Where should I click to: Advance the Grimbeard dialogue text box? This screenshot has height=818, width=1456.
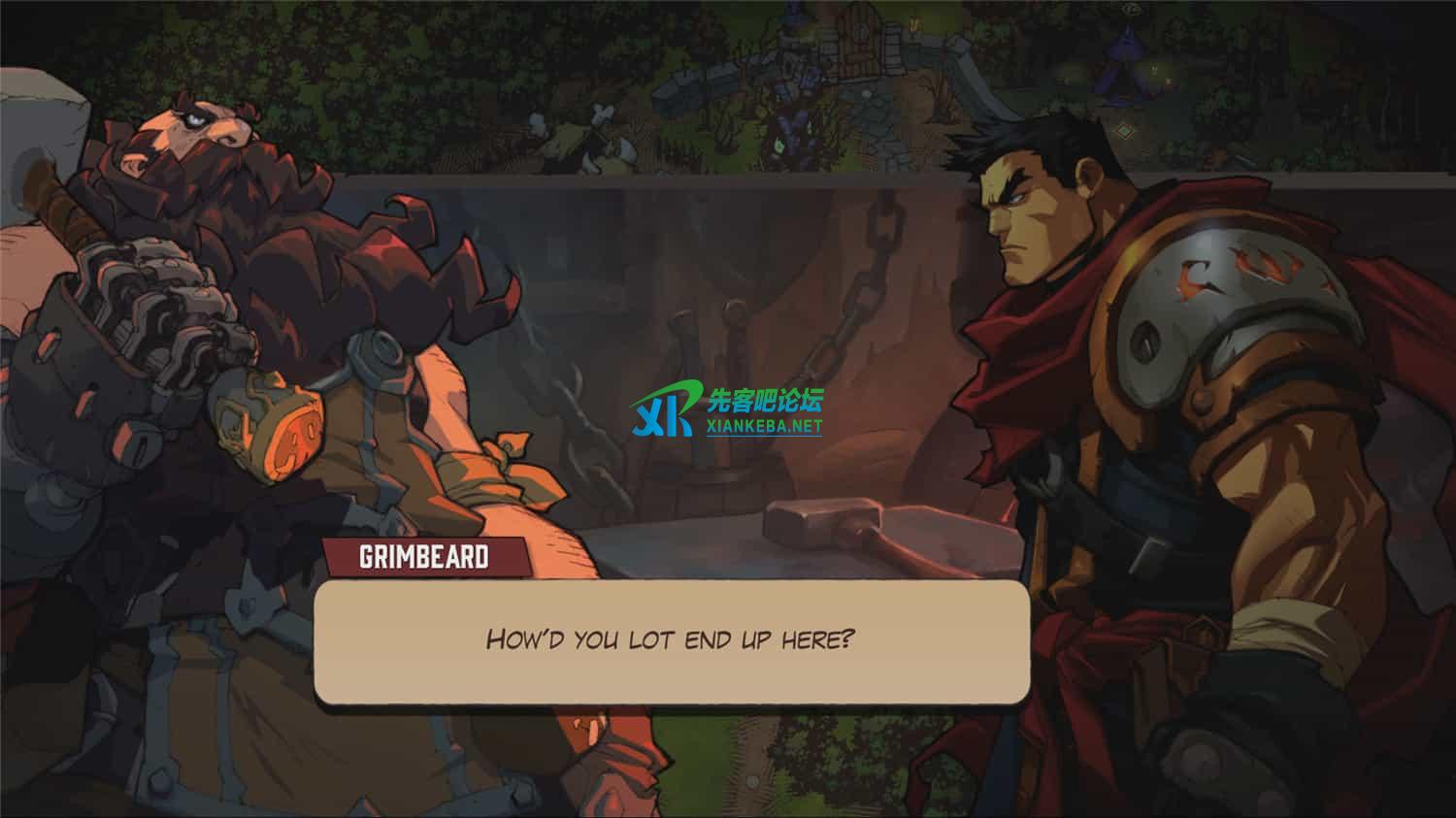671,640
